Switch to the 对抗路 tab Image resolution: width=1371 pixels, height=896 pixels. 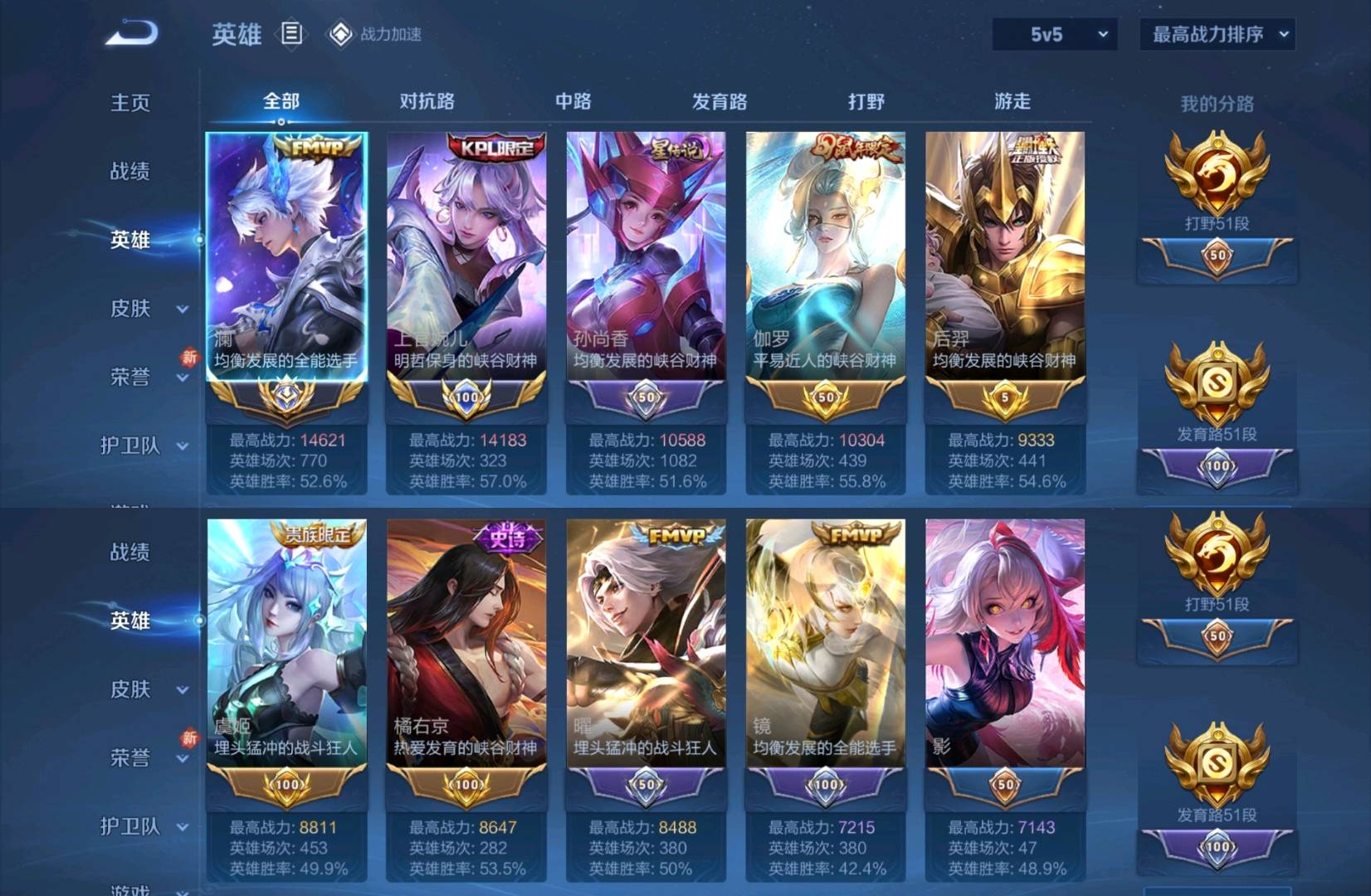pyautogui.click(x=427, y=100)
